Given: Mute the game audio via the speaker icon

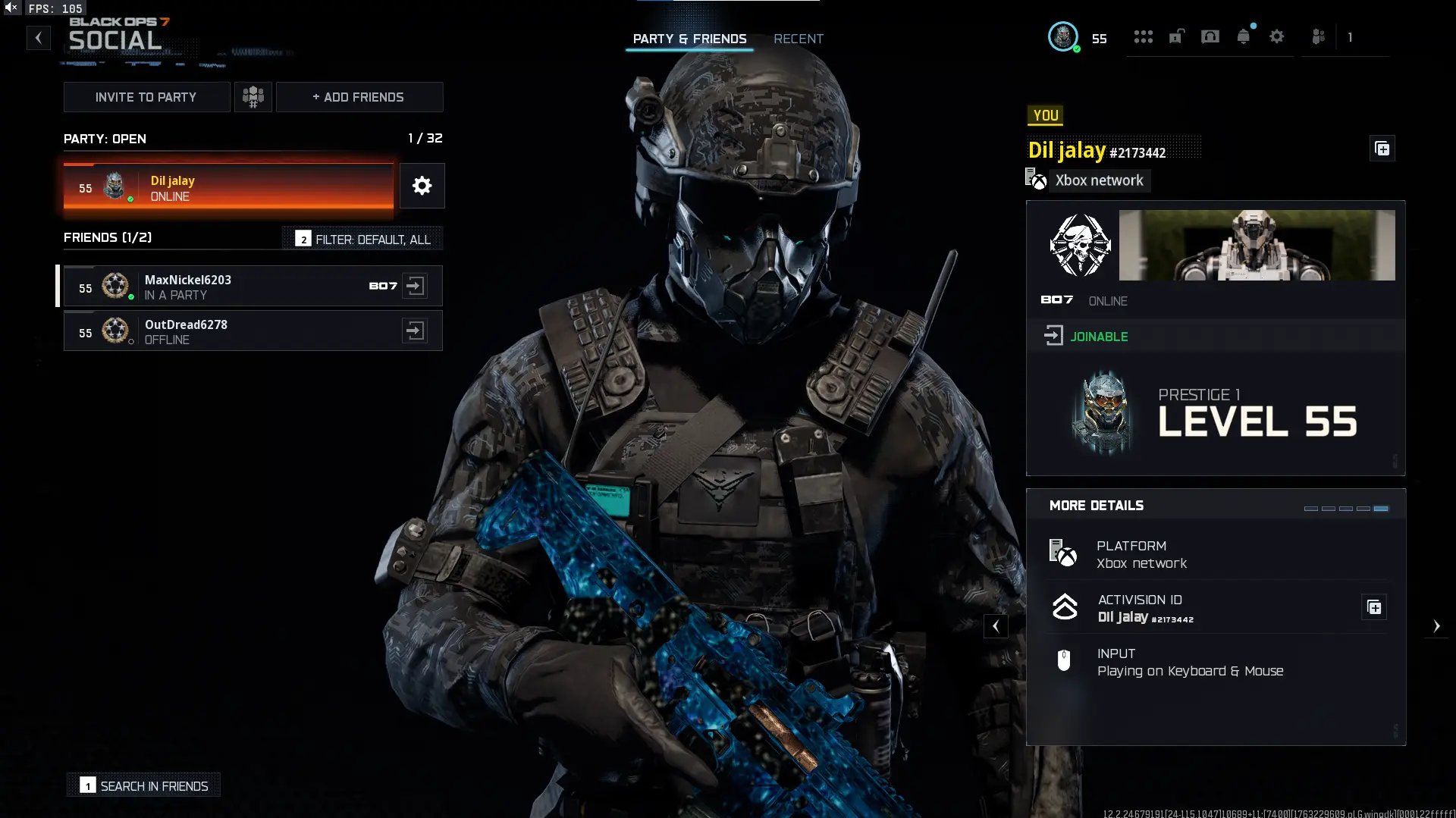Looking at the screenshot, I should 9,8.
